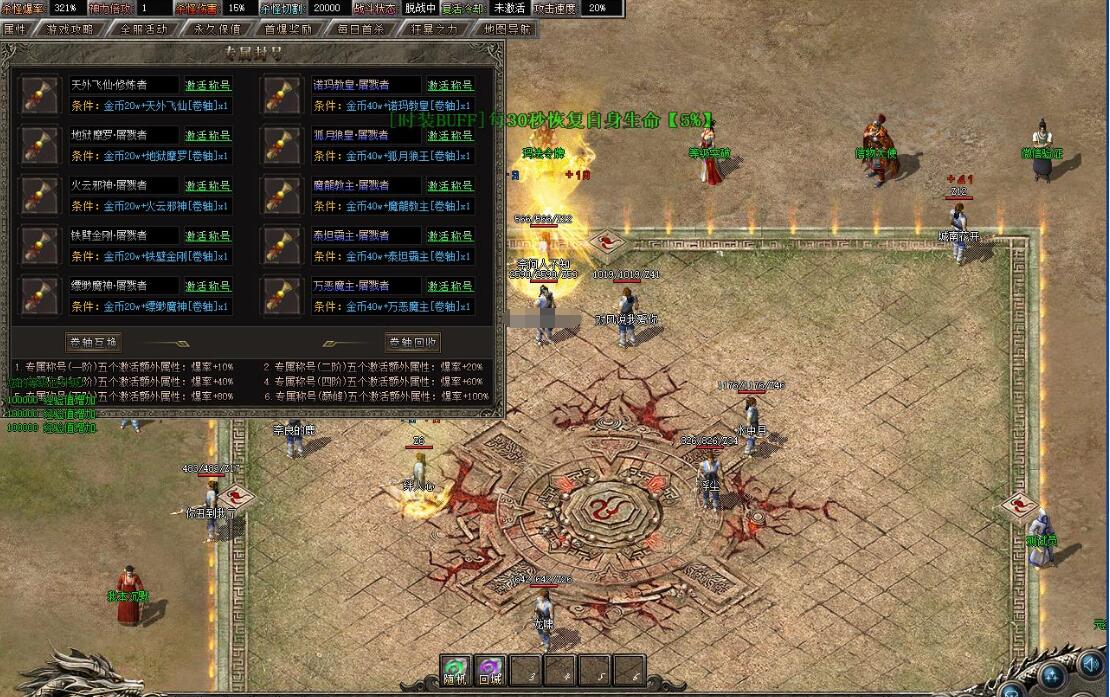Switch to the 全服活动 tab
This screenshot has height=697, width=1110.
coord(144,29)
